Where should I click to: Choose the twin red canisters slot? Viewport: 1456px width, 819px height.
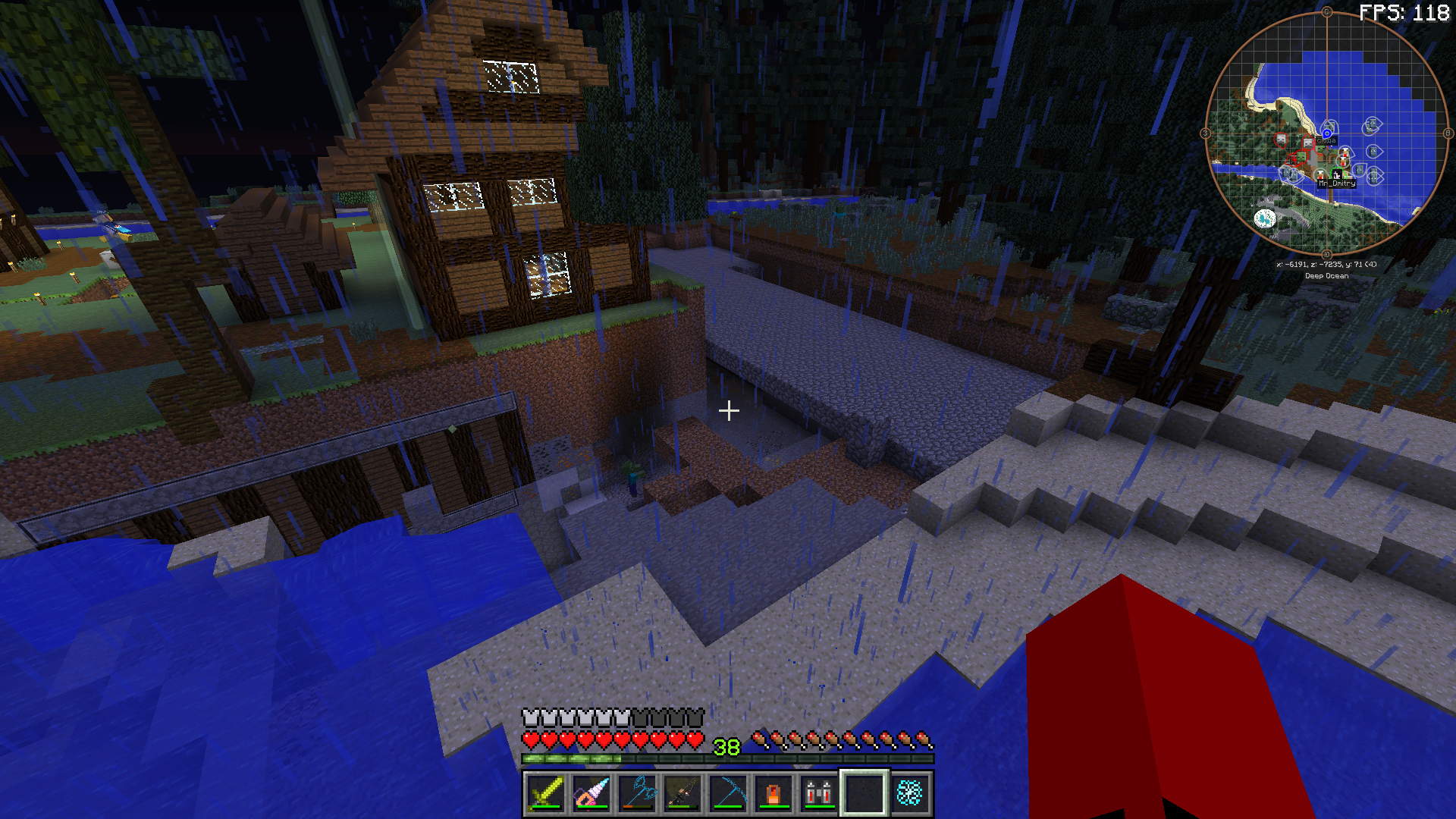point(819,793)
